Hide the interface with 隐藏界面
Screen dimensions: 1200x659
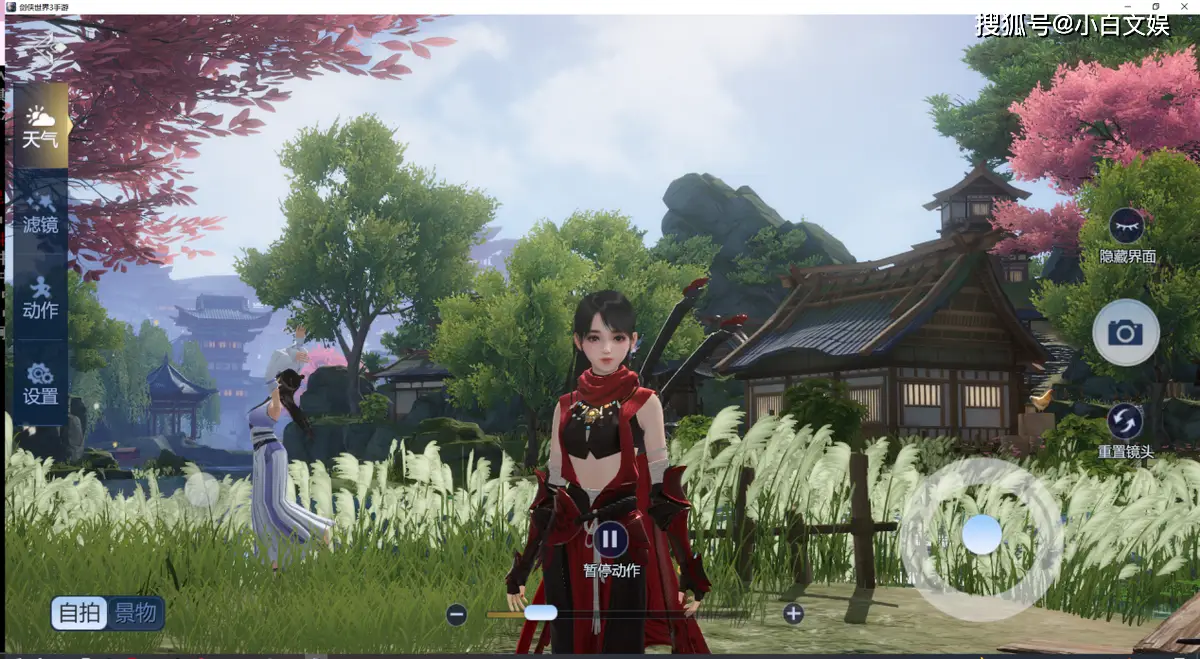[1126, 226]
